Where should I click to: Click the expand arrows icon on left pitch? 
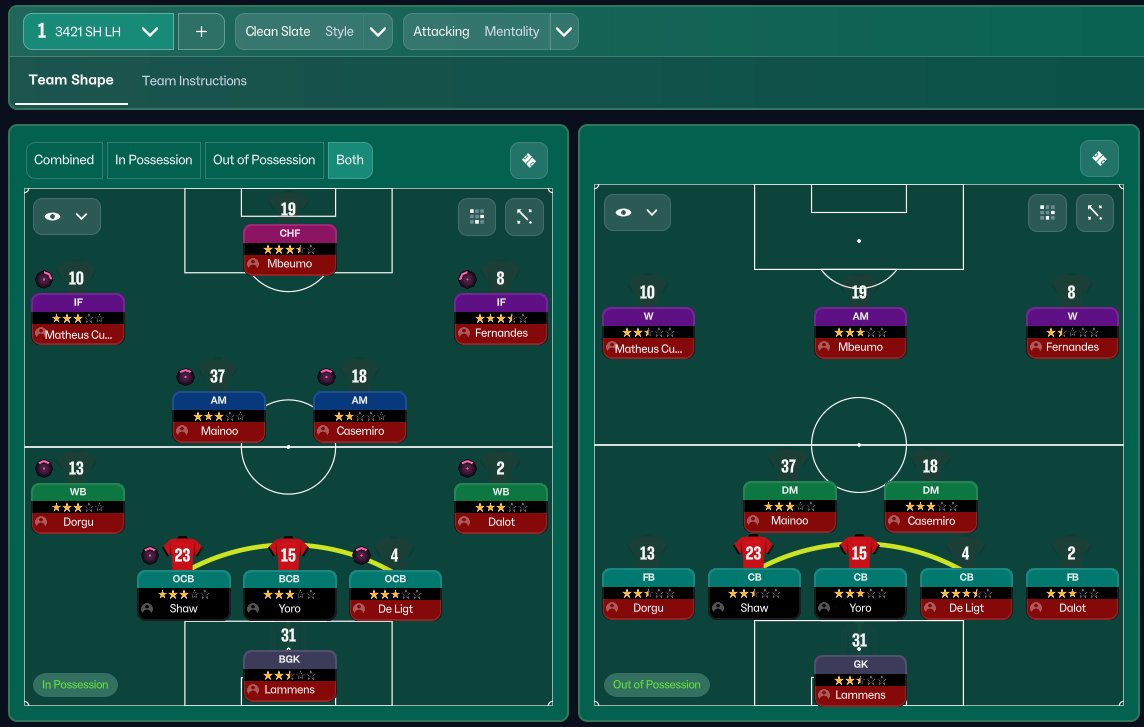coord(525,215)
